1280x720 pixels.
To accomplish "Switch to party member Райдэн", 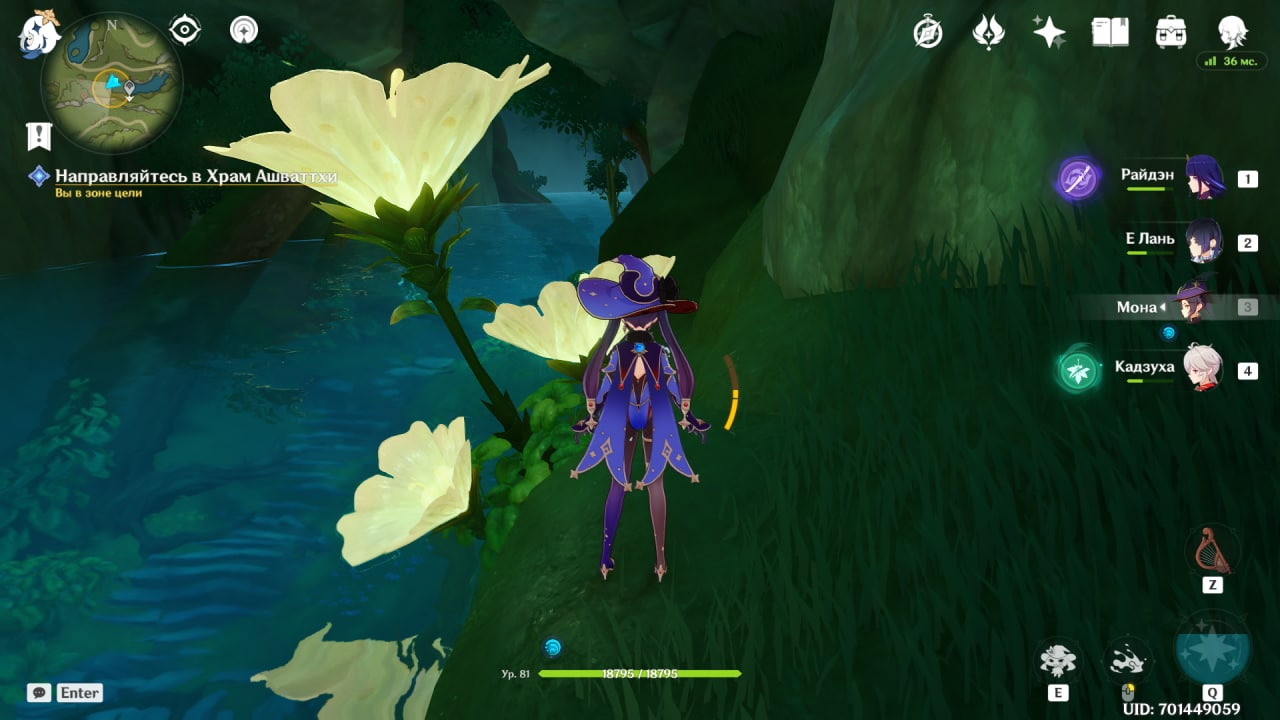I will click(x=1204, y=178).
